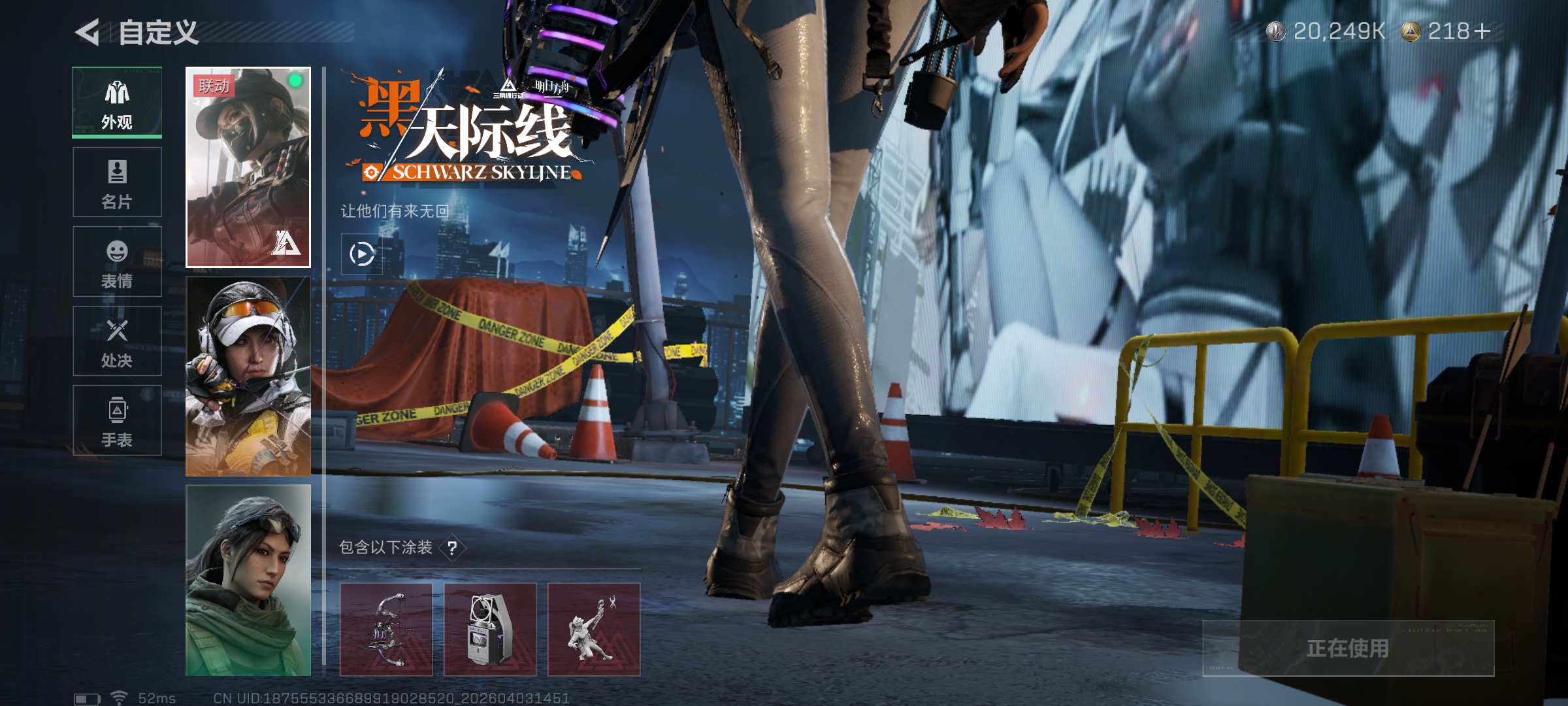Image resolution: width=1568 pixels, height=706 pixels.
Task: Go back from the 自定义 screen
Action: 88,33
